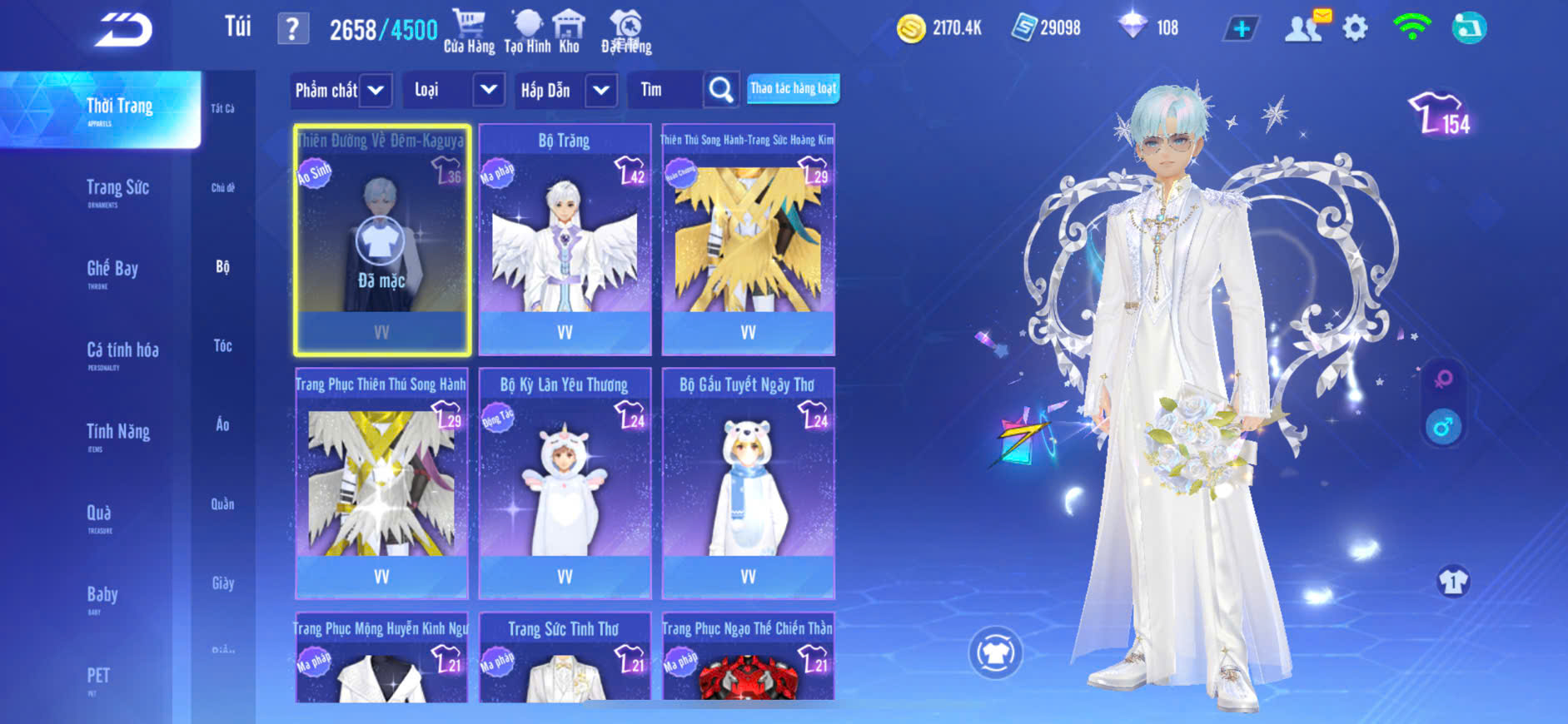Pick the Bộ Kỳ Lân Yêu Thương outfit
This screenshot has width=1568, height=724.
tap(565, 483)
